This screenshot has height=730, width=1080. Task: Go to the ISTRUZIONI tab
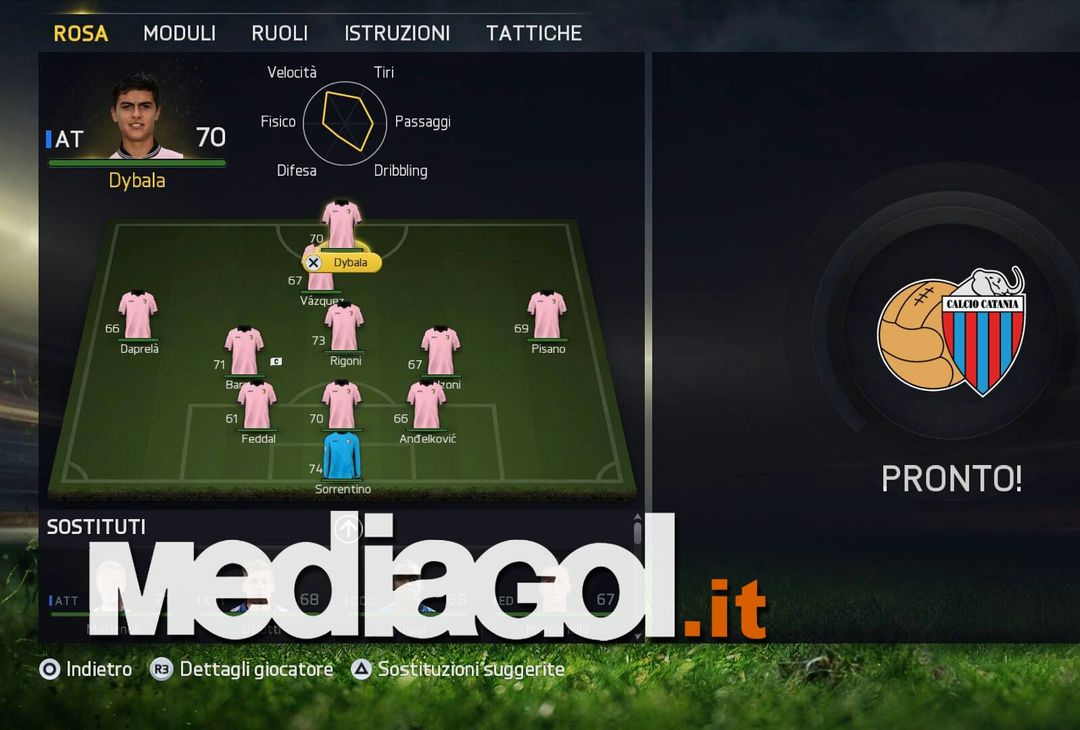(x=397, y=33)
